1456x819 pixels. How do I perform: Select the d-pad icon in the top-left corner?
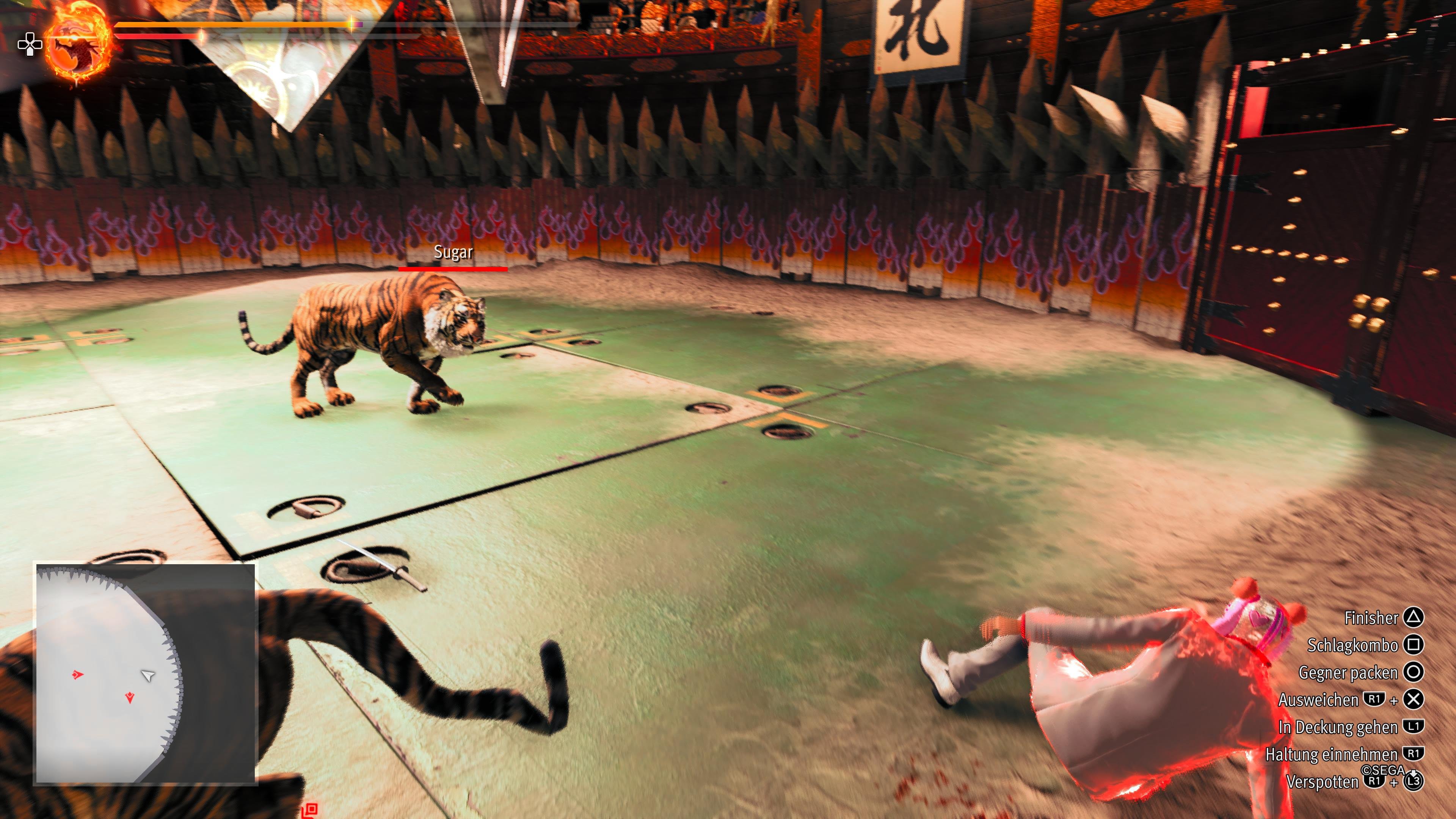tap(30, 45)
